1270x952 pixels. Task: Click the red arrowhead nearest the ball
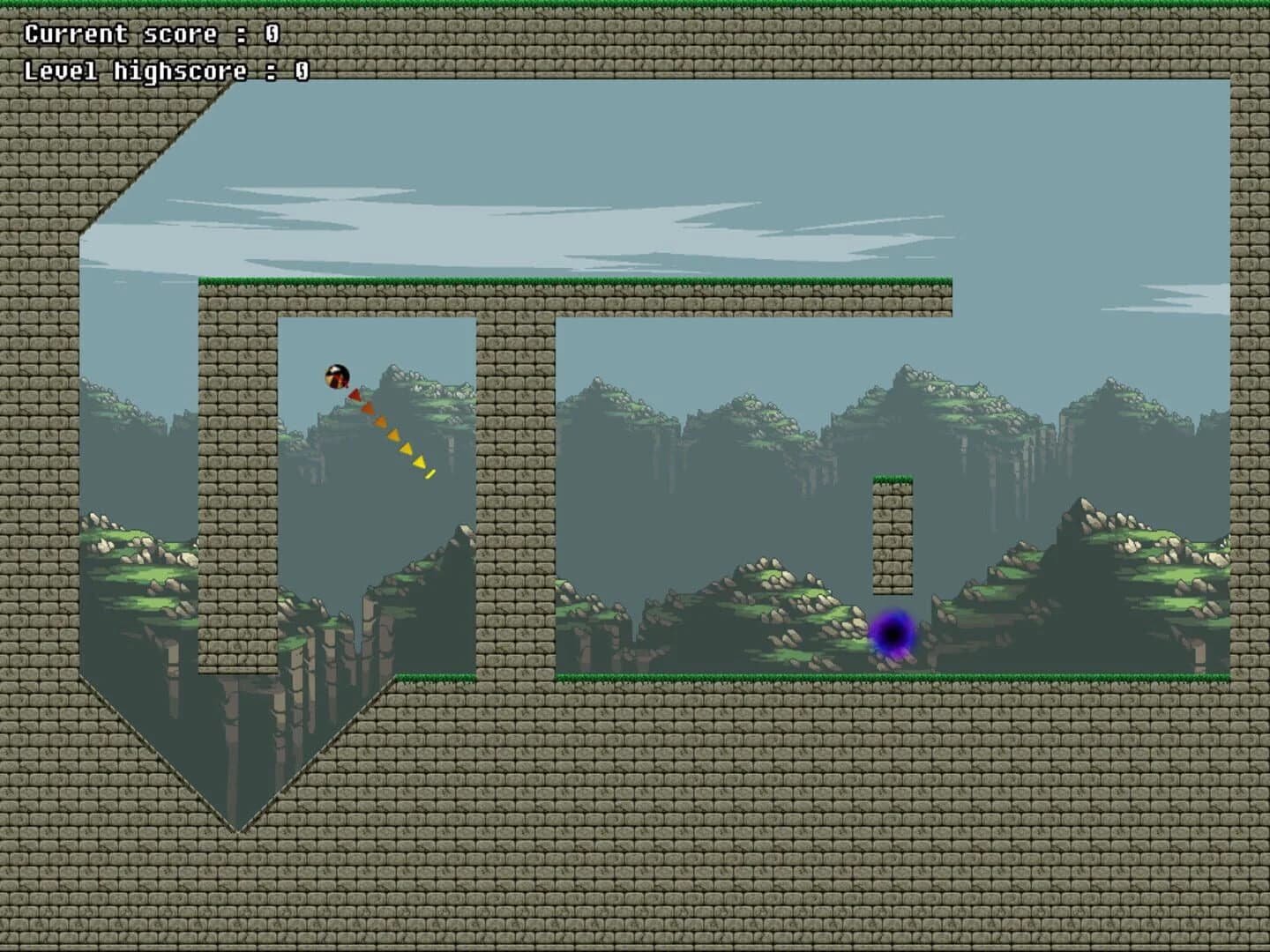(355, 395)
